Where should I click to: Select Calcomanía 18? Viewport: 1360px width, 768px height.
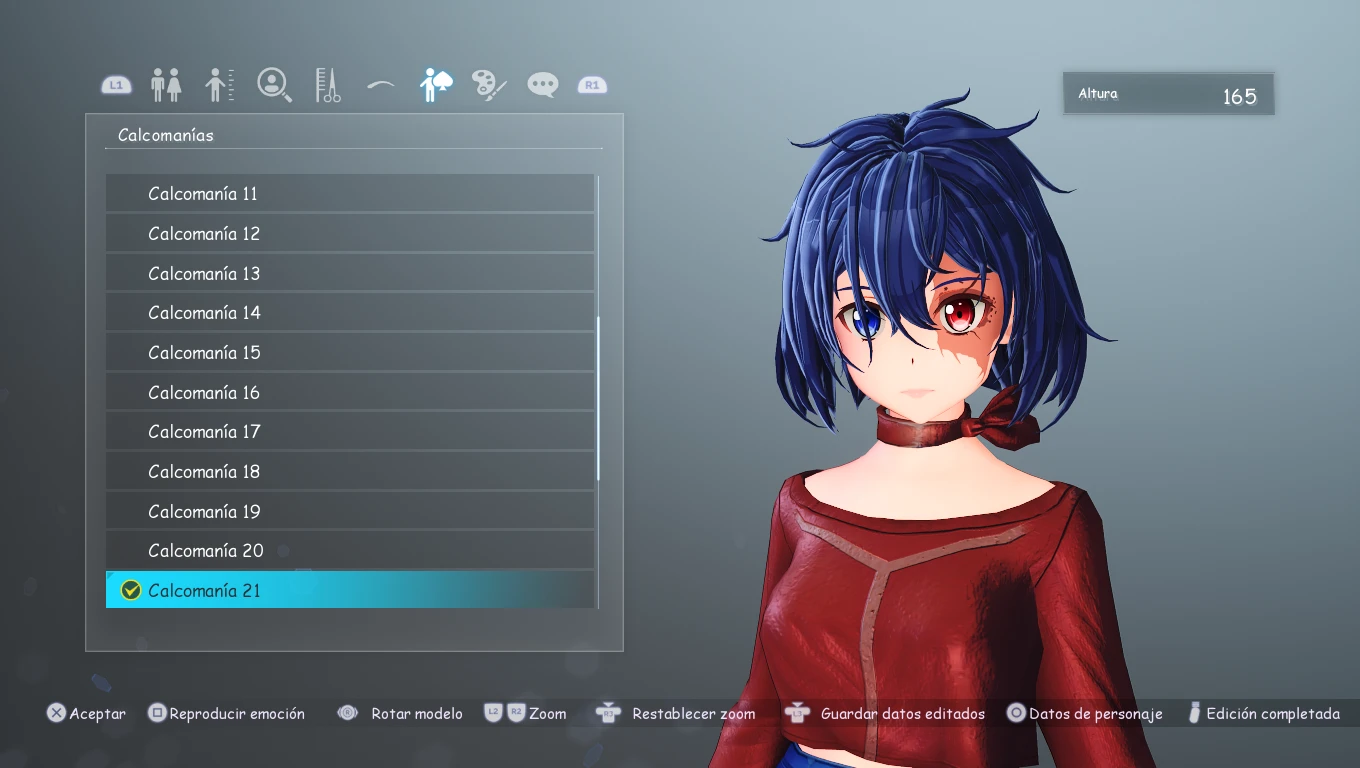coord(350,472)
